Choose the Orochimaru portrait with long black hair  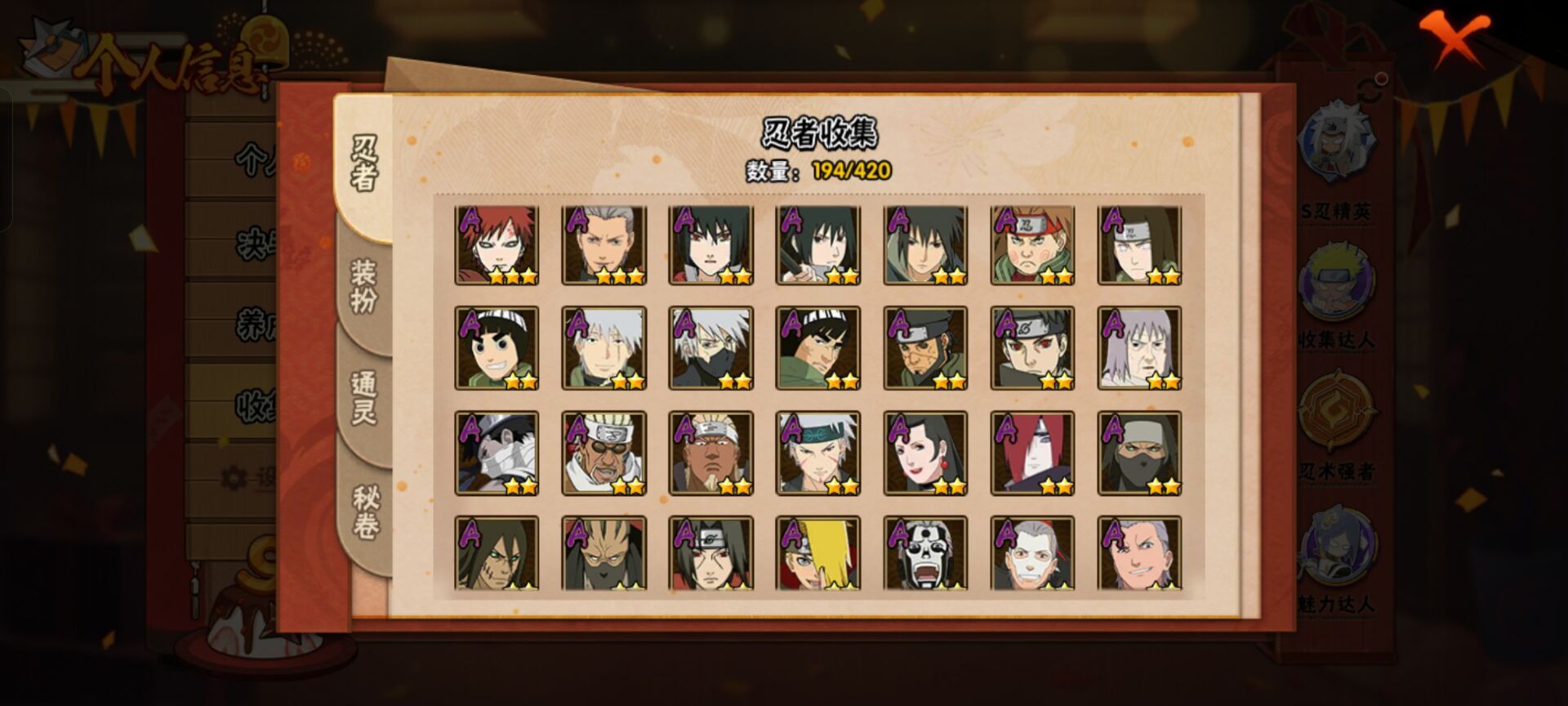pyautogui.click(x=497, y=553)
